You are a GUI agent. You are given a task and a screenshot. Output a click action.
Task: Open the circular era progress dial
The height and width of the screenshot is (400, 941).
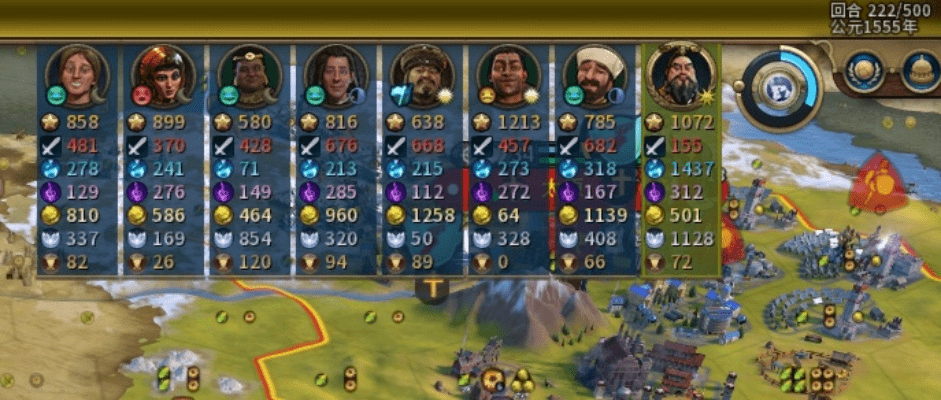point(786,84)
